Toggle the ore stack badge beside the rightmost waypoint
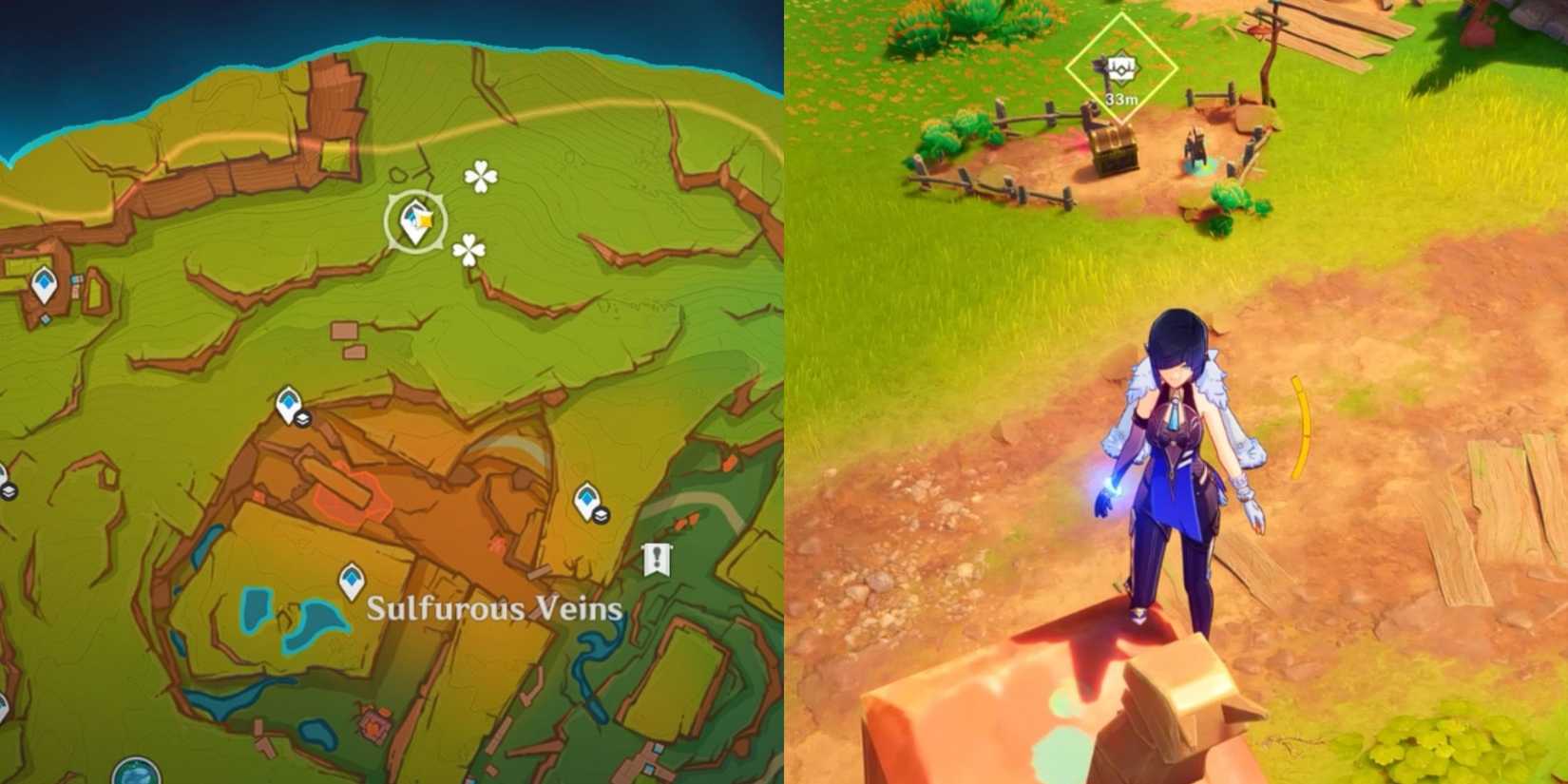The image size is (1568, 784). click(601, 515)
